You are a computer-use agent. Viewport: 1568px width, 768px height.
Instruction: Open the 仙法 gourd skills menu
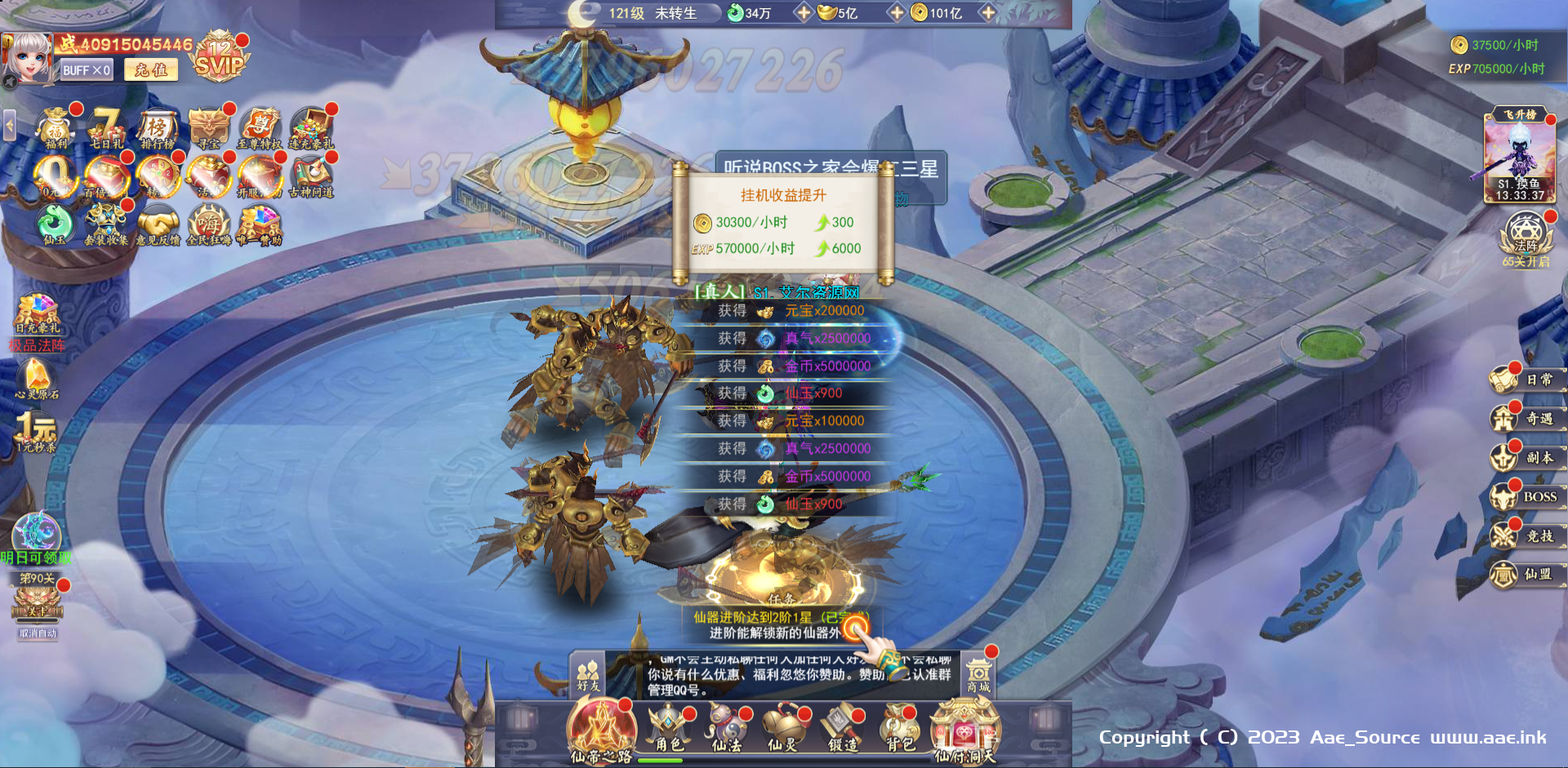click(726, 726)
